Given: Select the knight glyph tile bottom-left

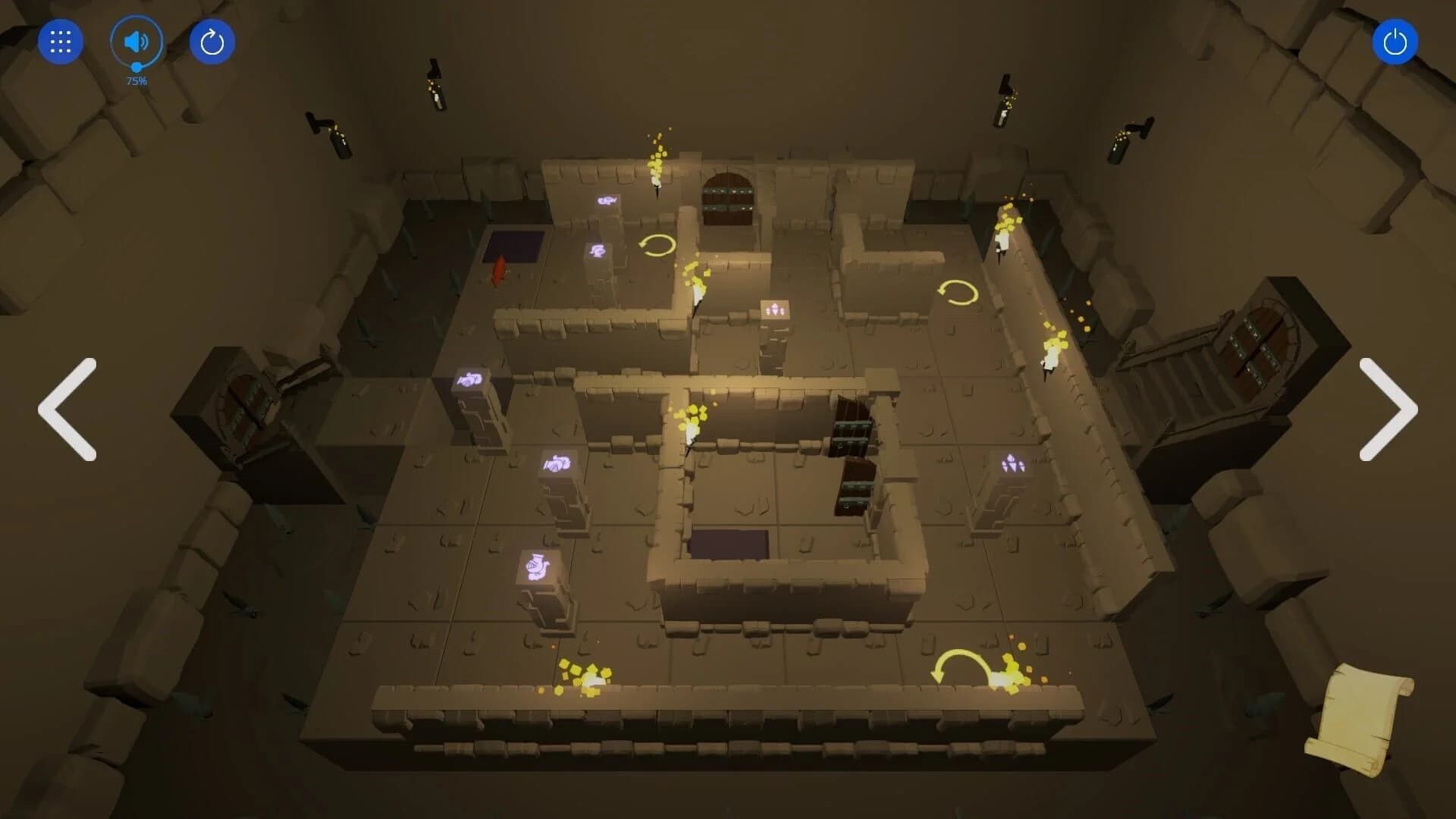Looking at the screenshot, I should (x=536, y=566).
